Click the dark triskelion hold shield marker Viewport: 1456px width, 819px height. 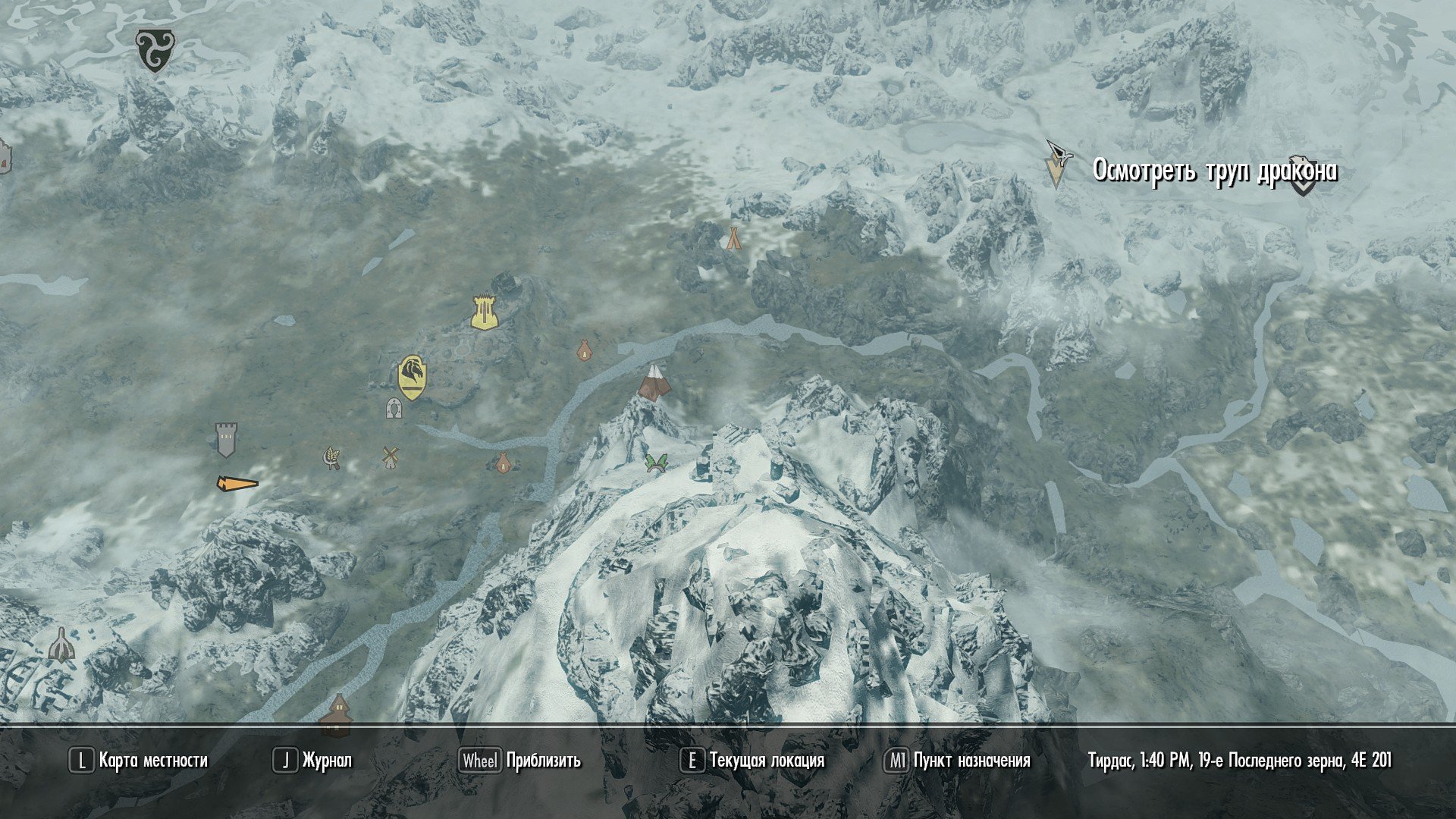(x=154, y=51)
